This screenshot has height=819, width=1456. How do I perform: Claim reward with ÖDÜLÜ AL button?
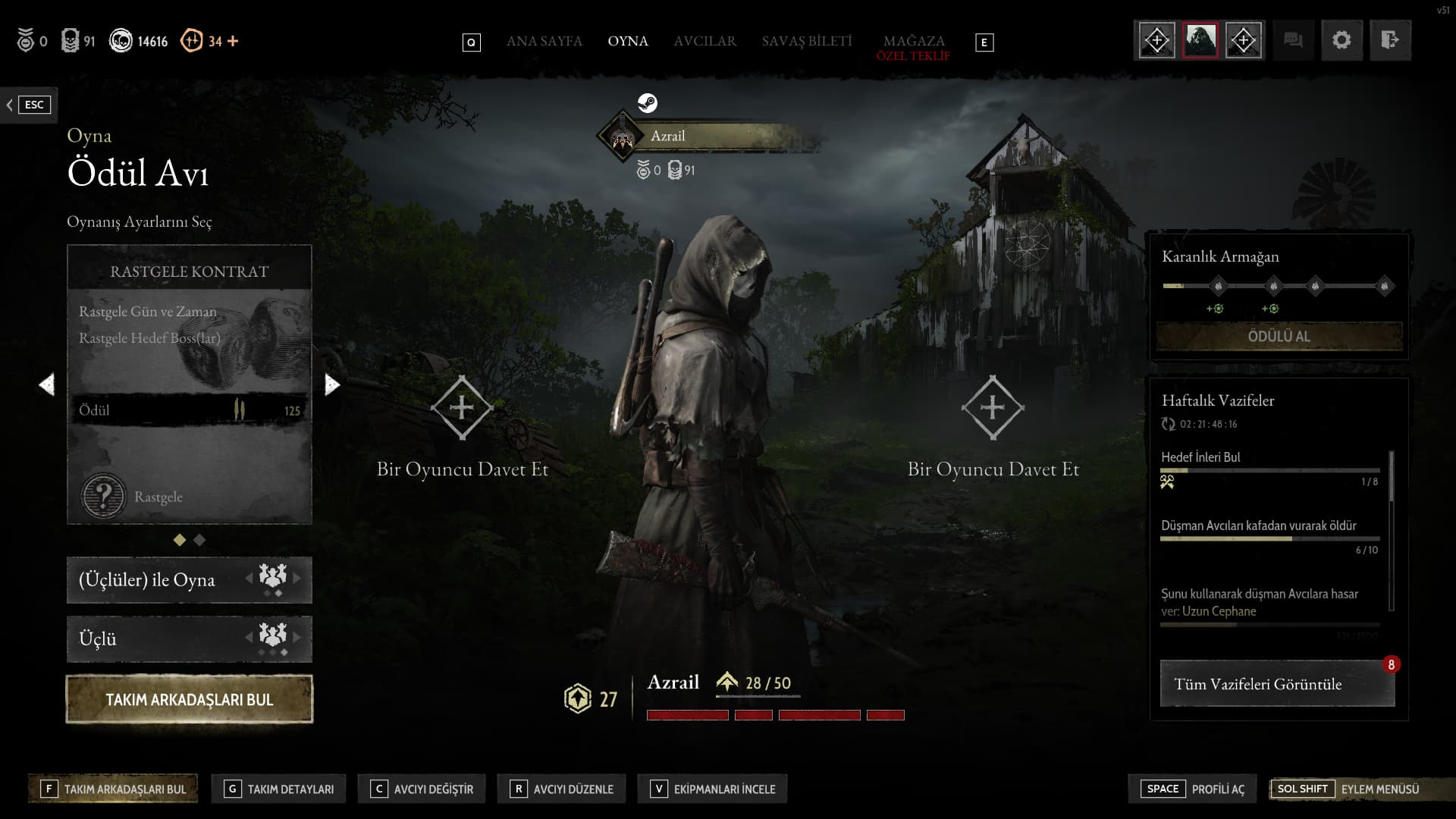tap(1279, 336)
